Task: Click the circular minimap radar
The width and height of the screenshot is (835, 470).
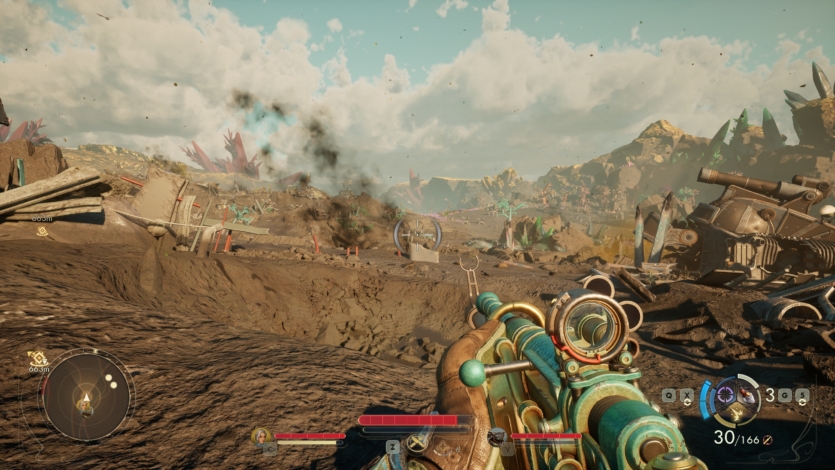Action: pyautogui.click(x=85, y=396)
